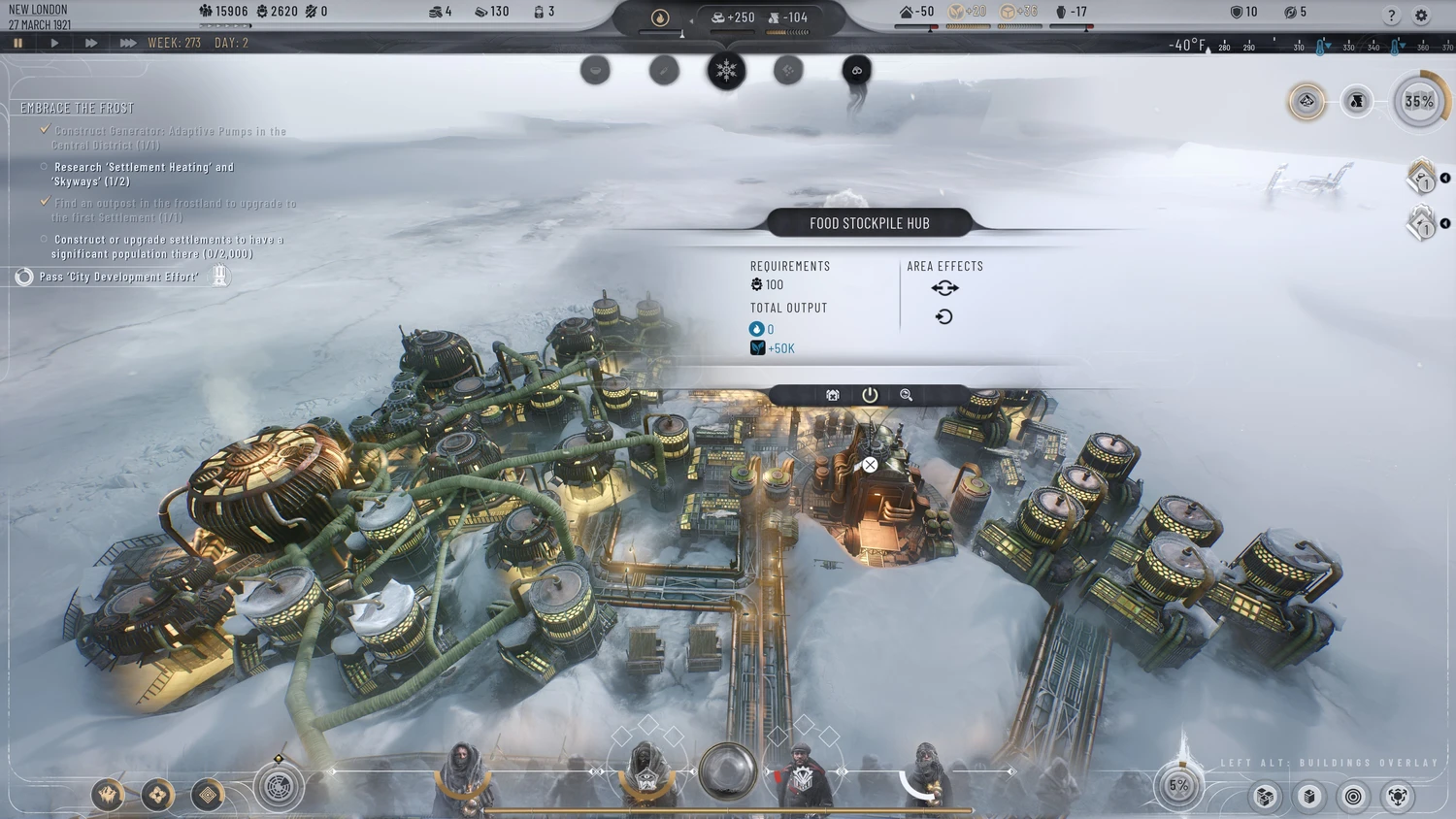Select the infinity-symbol tab above the city
1456x819 pixels.
click(856, 70)
